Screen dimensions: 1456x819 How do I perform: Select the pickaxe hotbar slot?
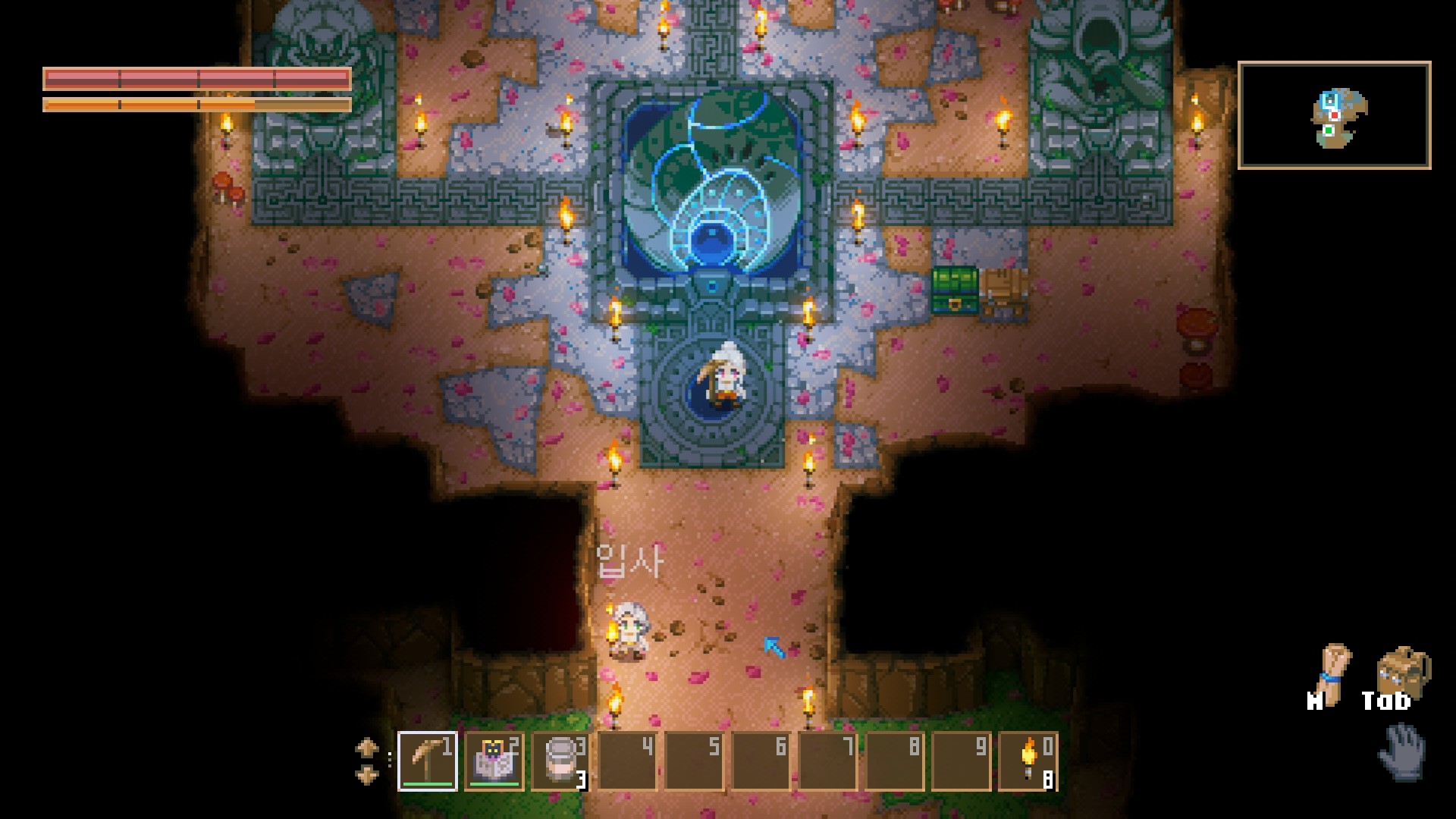(x=428, y=761)
